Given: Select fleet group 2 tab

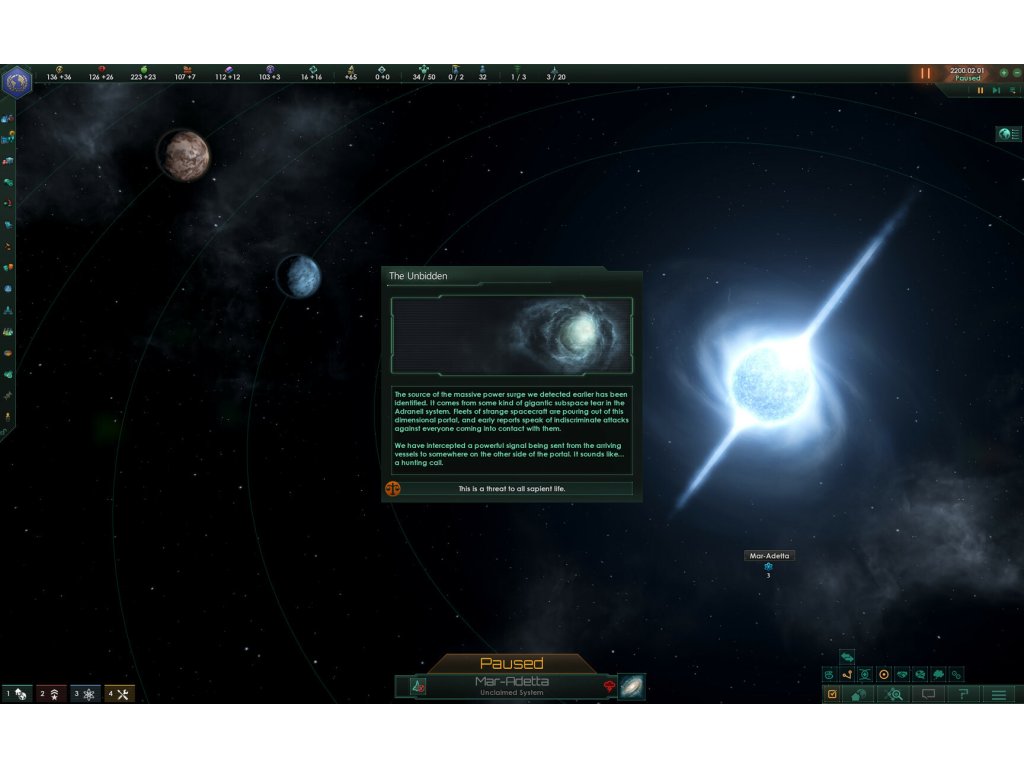Looking at the screenshot, I should (51, 694).
